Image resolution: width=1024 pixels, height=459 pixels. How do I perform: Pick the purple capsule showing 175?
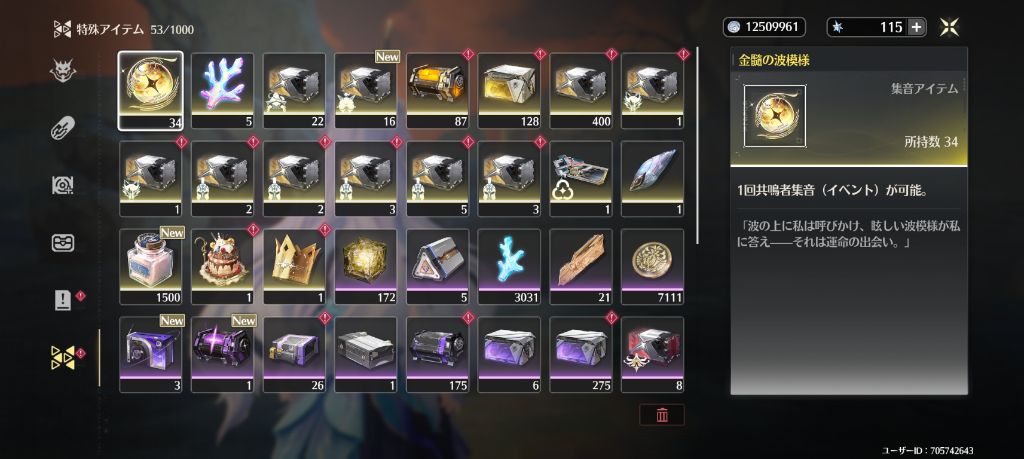click(438, 352)
